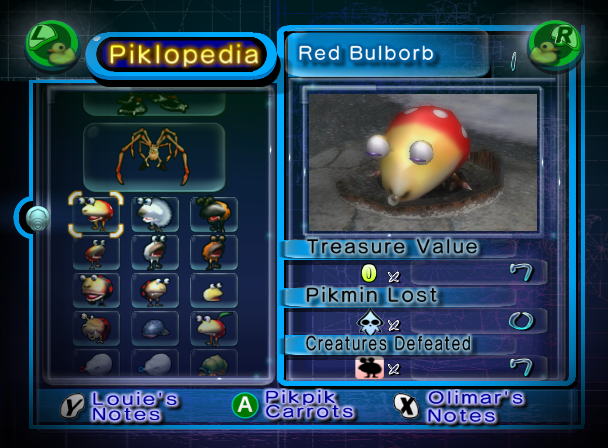Open the long-legged spider creature entry

155,155
